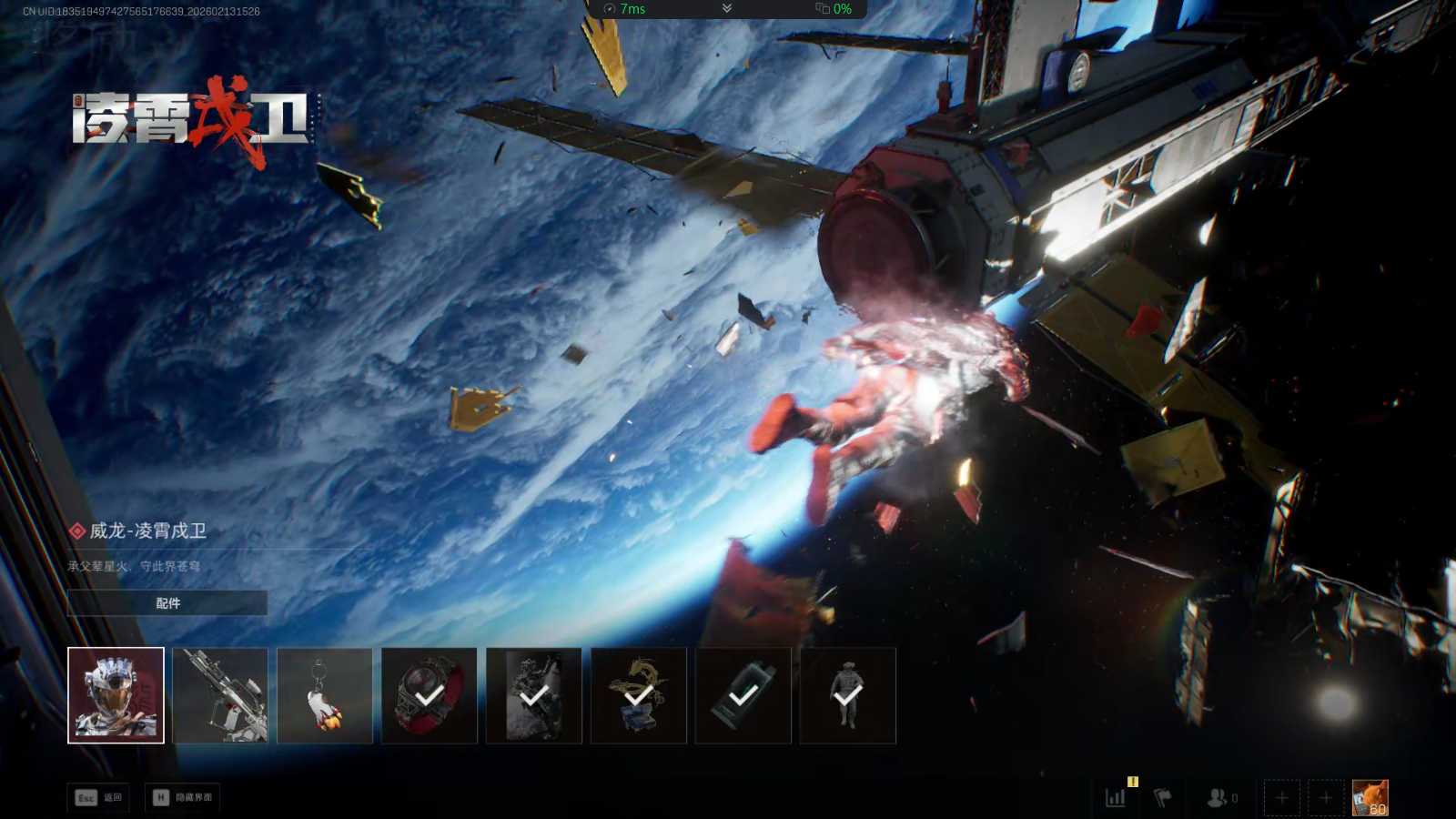Select the golden dragon item thumbnail

point(639,695)
